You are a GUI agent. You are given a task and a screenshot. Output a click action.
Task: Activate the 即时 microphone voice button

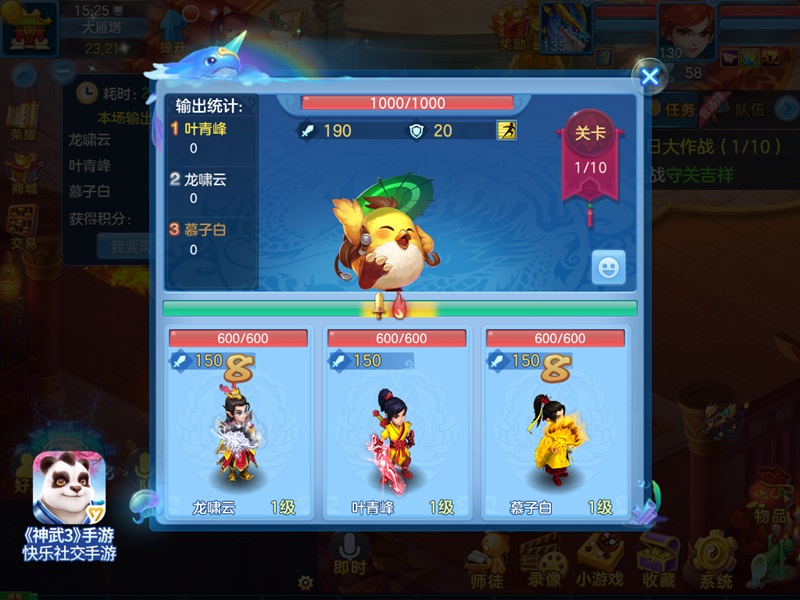(x=350, y=555)
